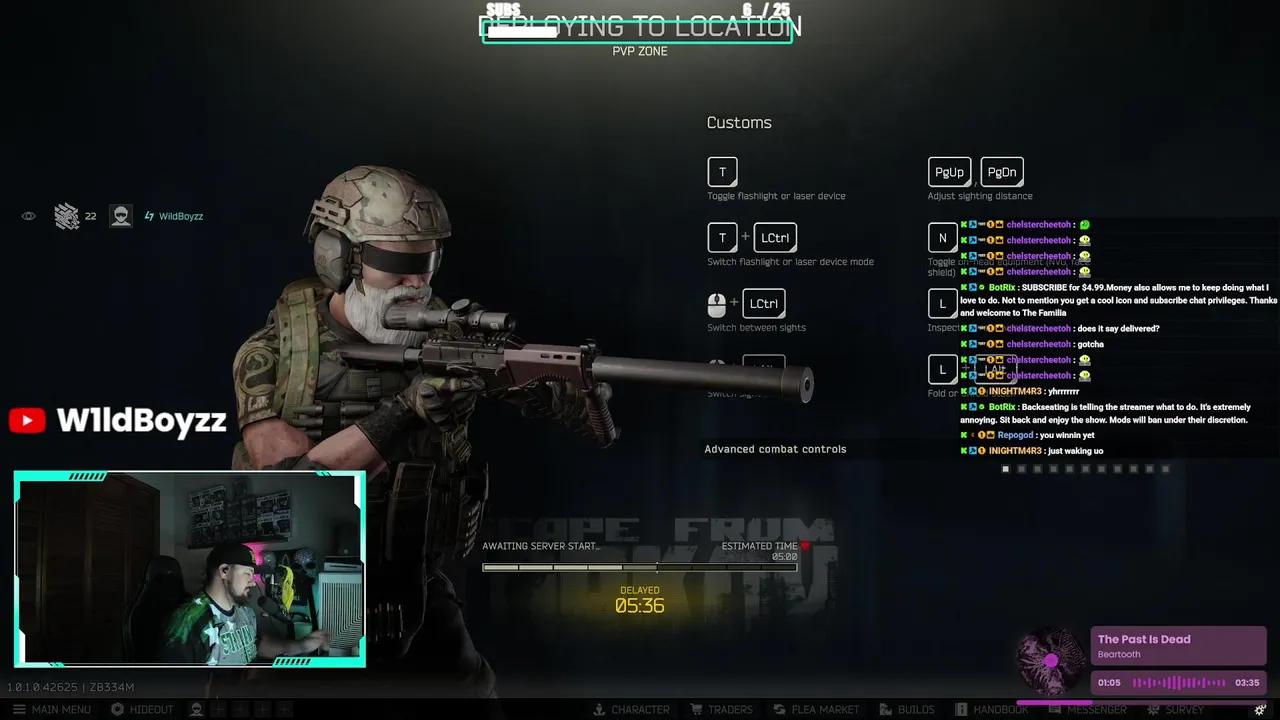Viewport: 1280px width, 720px height.
Task: Click the player character icon in bottom bar
Action: [196, 709]
